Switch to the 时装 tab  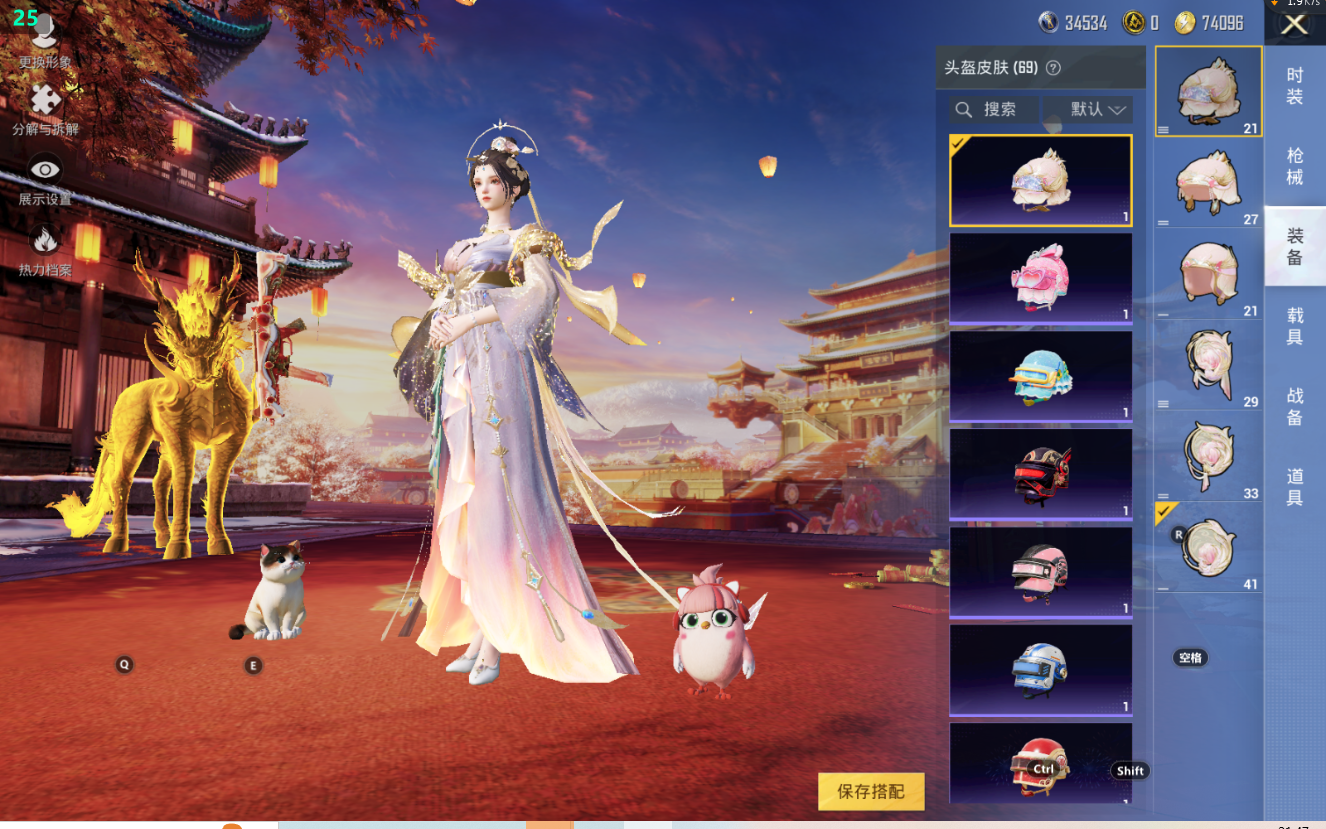[x=1294, y=86]
